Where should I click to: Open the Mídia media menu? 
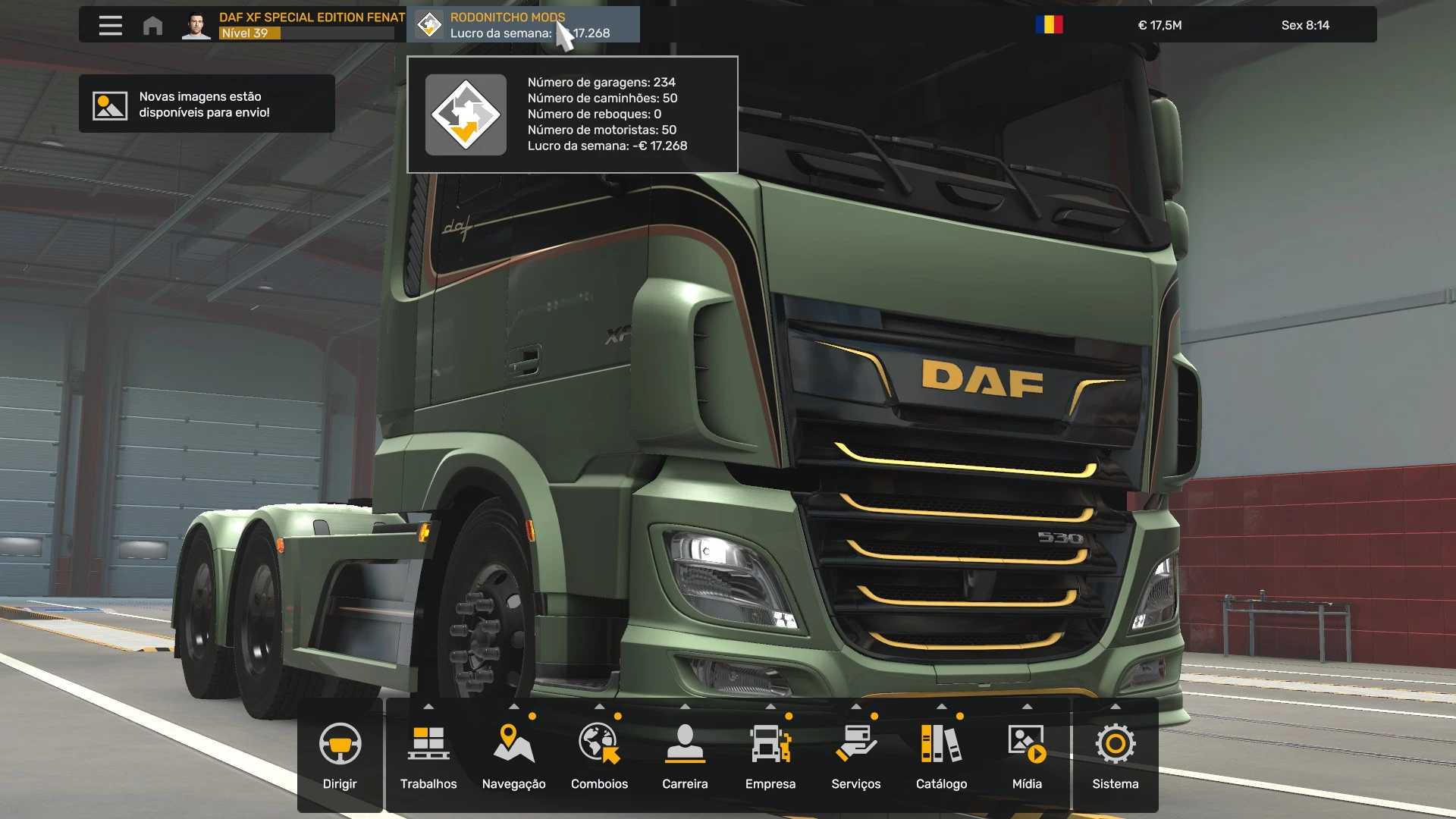pyautogui.click(x=1027, y=755)
